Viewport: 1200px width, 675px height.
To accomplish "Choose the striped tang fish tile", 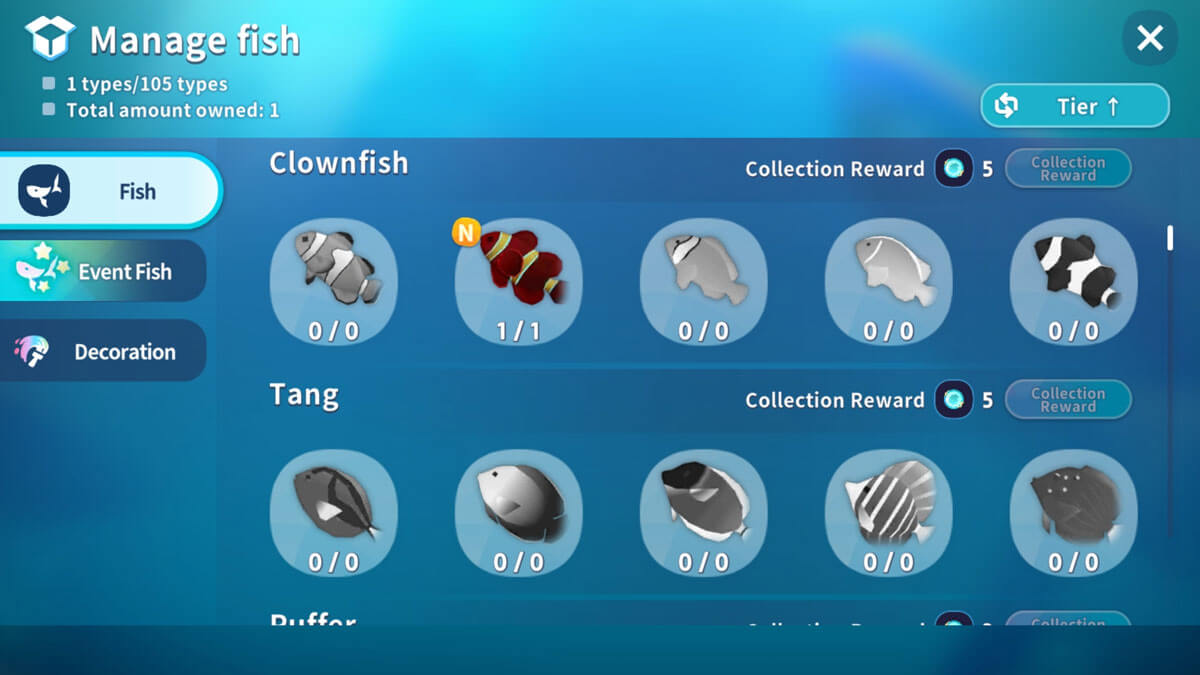I will pos(888,512).
